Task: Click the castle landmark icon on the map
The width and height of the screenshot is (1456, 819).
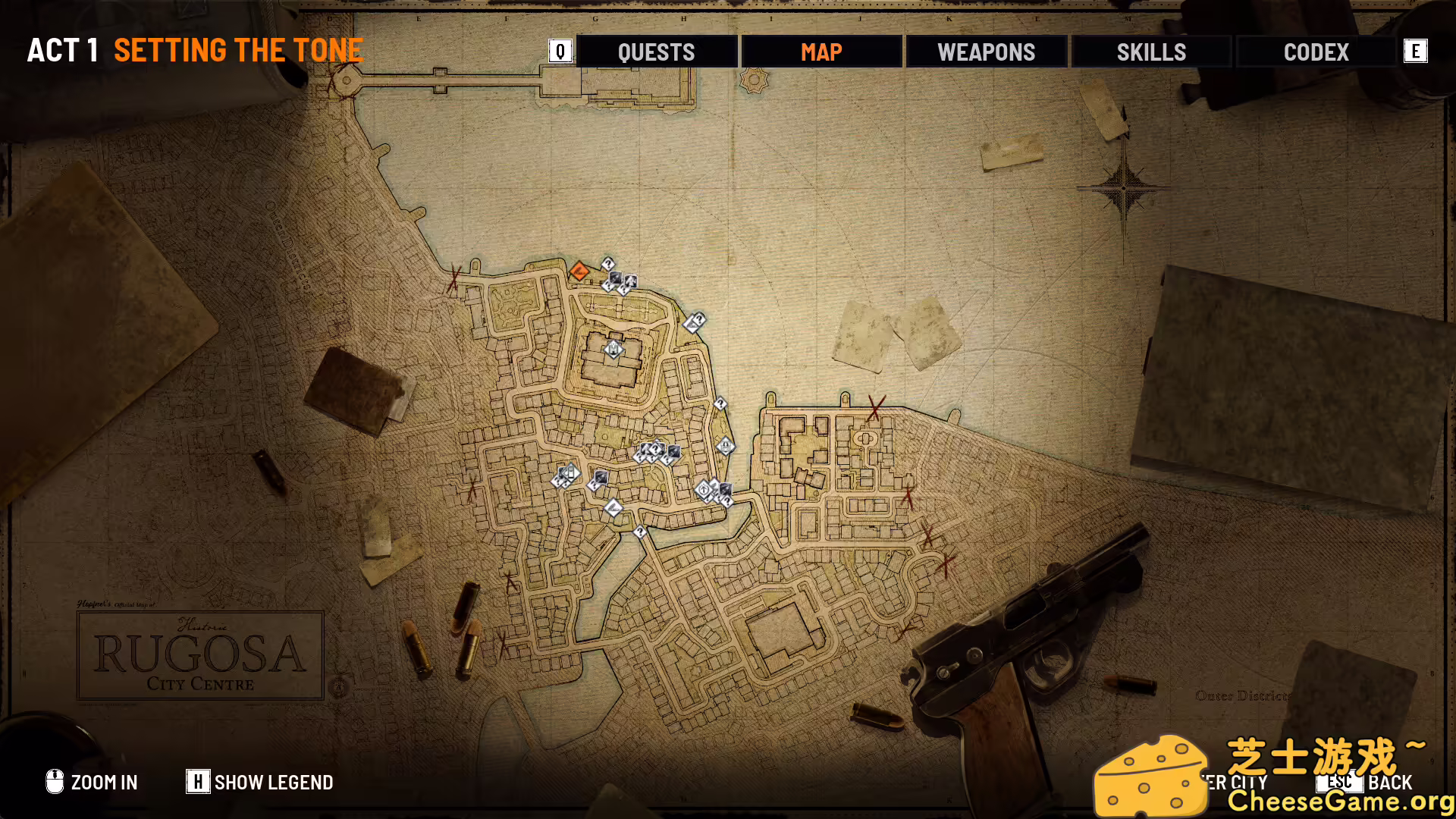Action: 613,350
